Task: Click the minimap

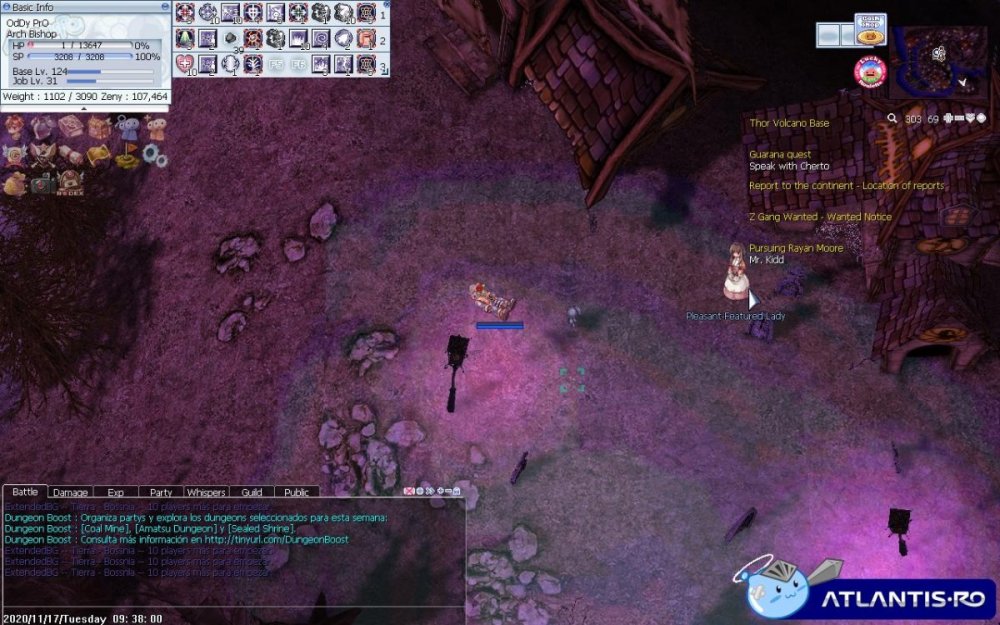Action: (x=937, y=60)
